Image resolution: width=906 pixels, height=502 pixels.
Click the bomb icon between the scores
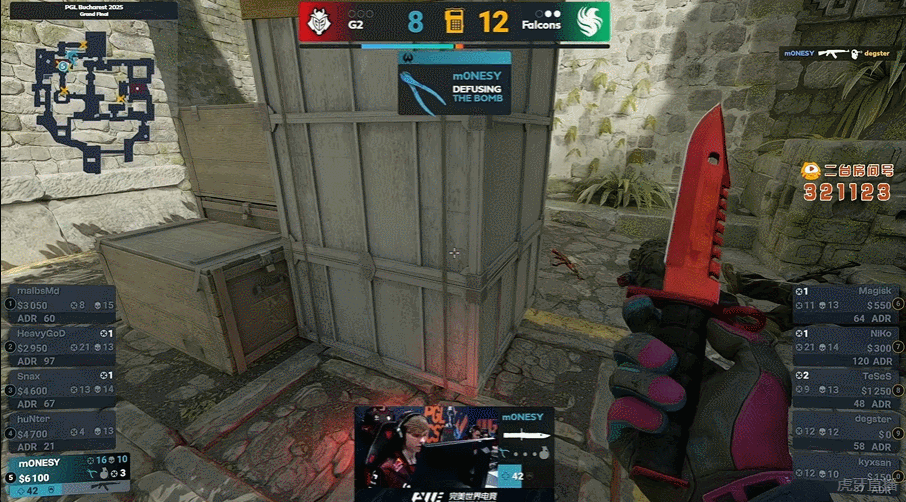pos(455,21)
